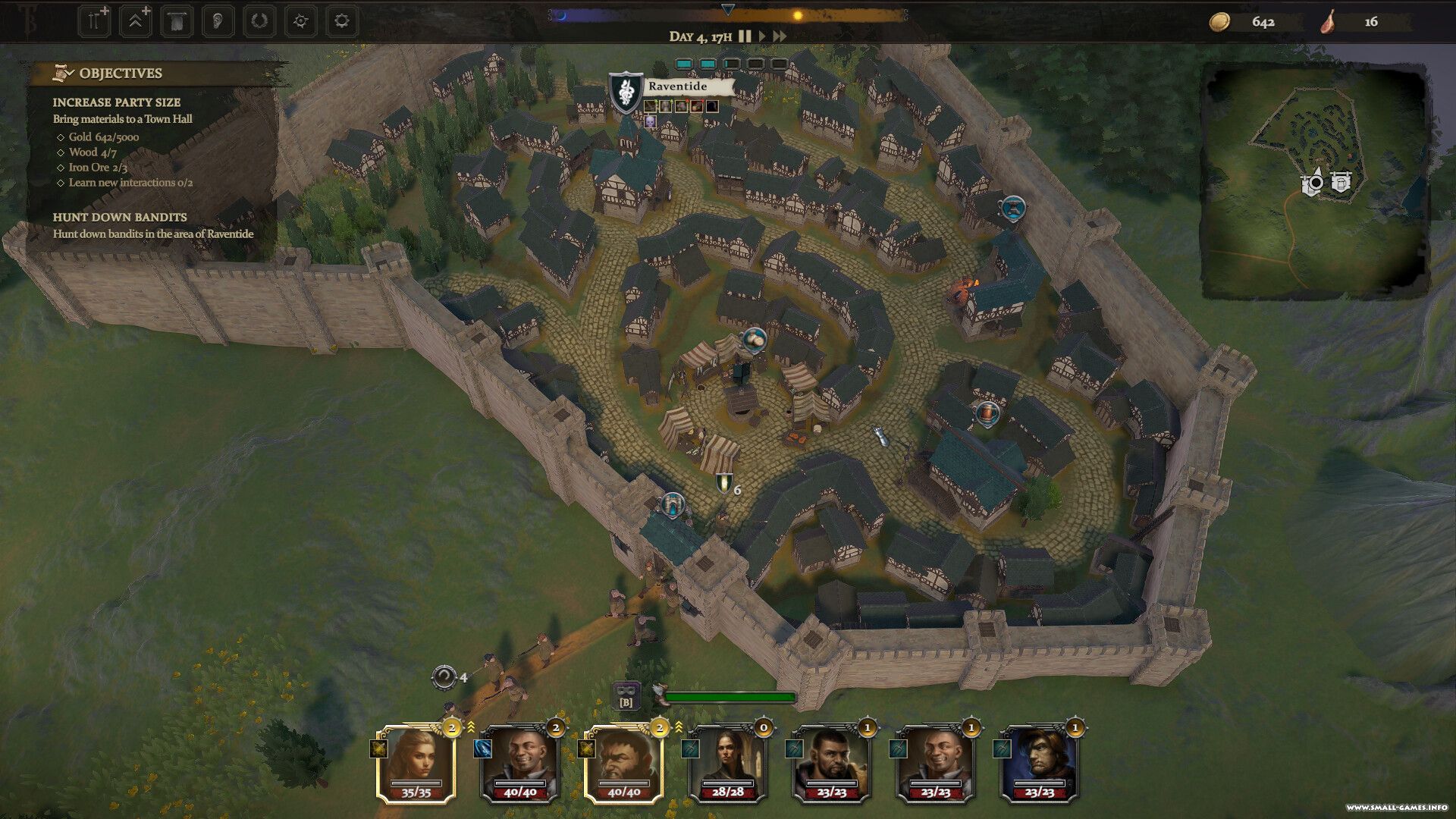Select the Hunt Down Bandits objective

coord(120,217)
